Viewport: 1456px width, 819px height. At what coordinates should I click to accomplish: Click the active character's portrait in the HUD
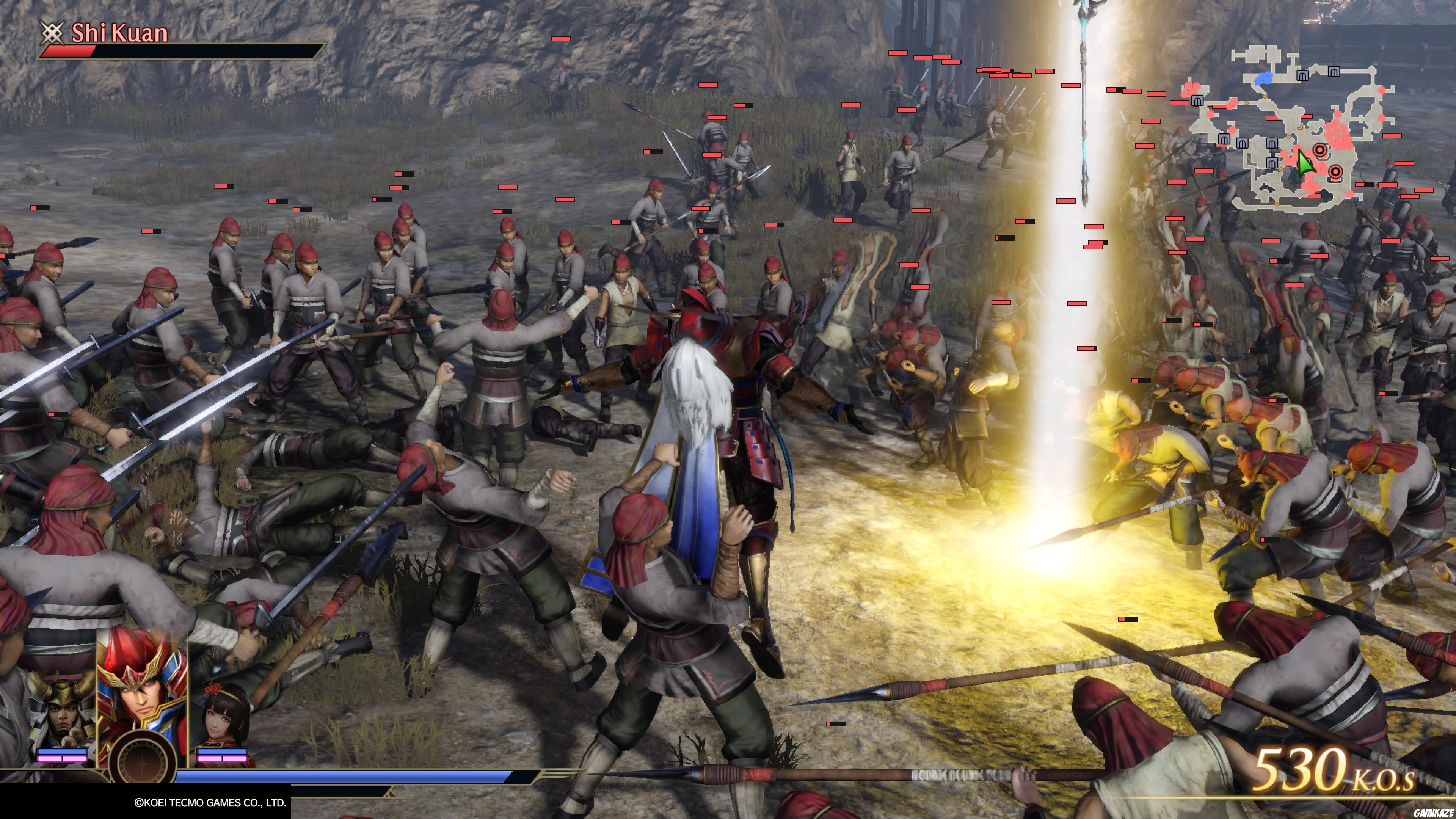tap(143, 695)
